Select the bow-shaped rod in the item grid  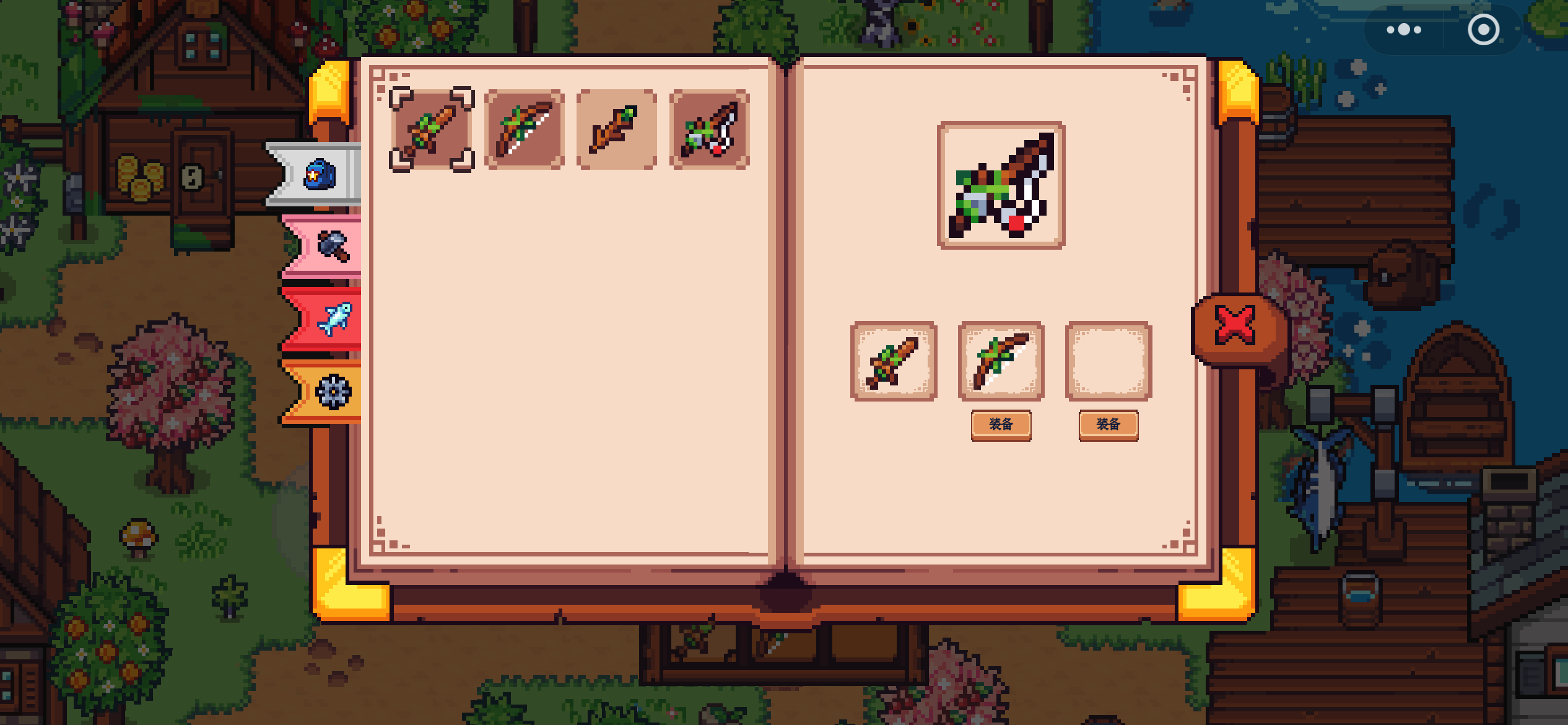click(x=524, y=130)
